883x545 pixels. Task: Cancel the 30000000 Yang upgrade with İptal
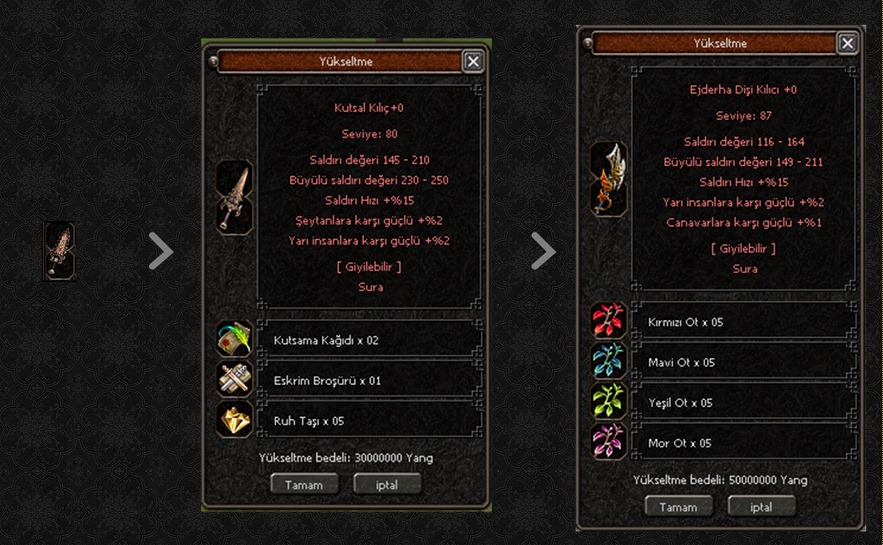pyautogui.click(x=387, y=484)
